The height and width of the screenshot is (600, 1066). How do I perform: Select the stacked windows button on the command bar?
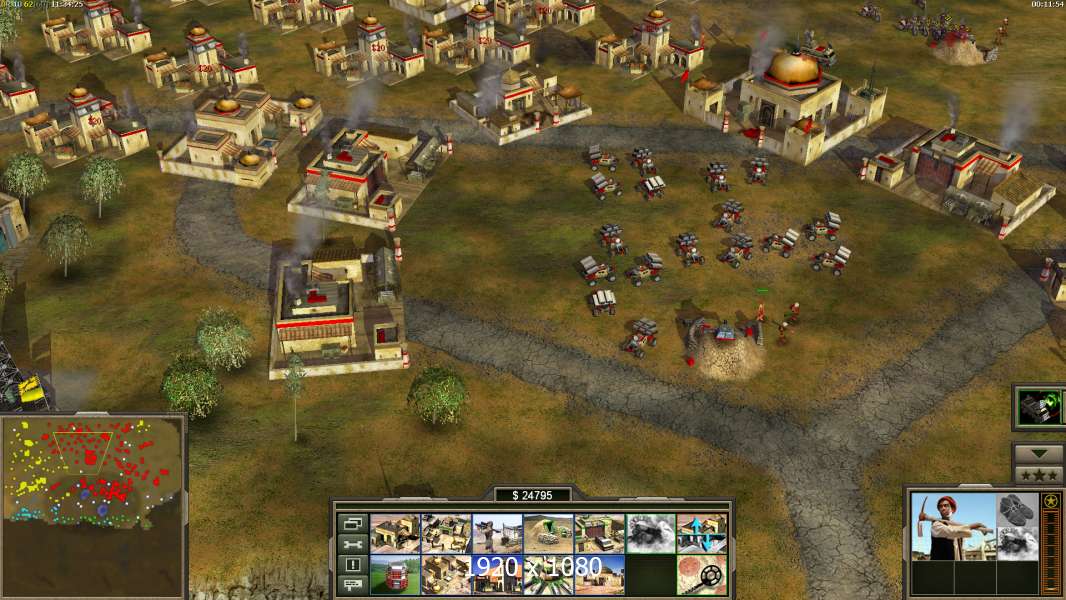(x=351, y=523)
